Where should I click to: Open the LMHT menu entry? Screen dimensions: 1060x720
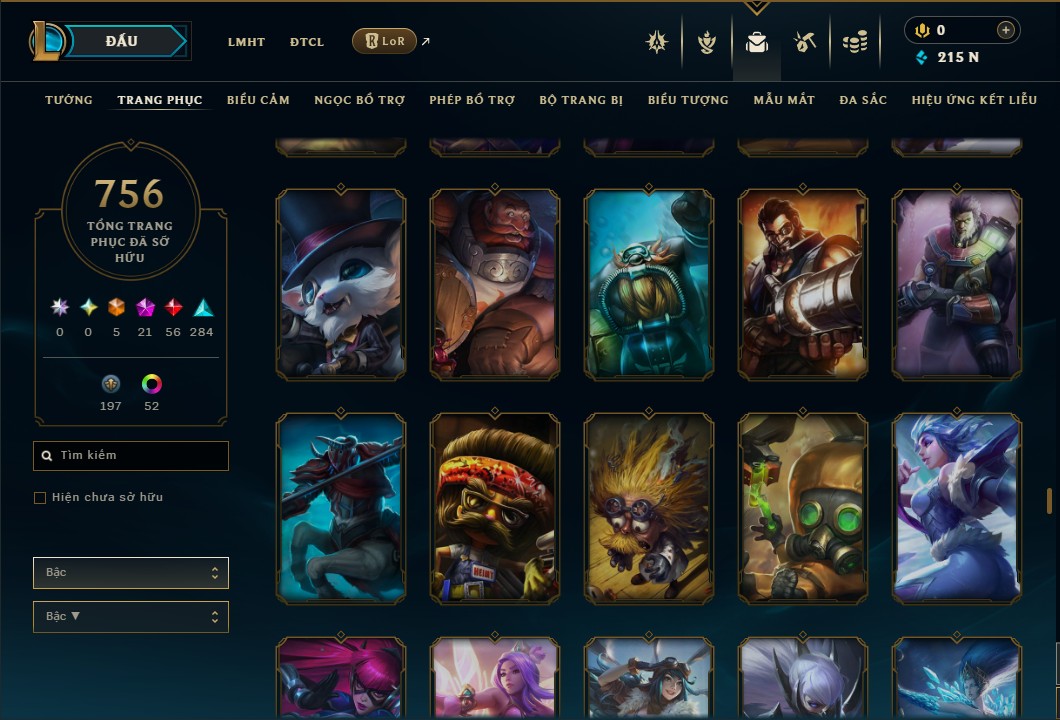pyautogui.click(x=246, y=42)
